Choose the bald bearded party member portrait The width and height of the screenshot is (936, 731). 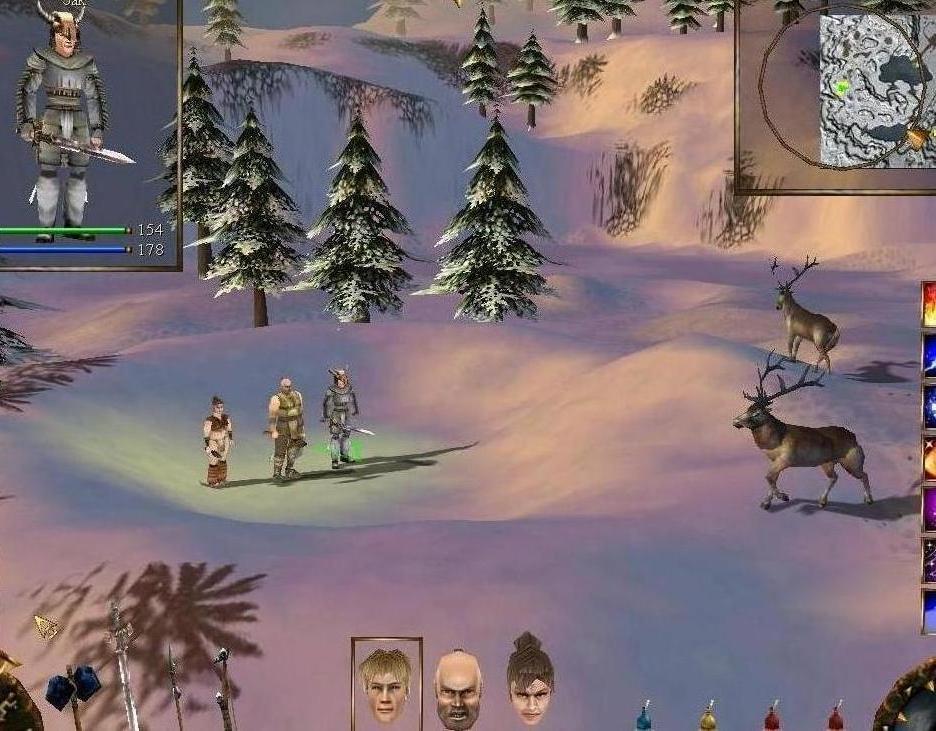coord(458,688)
